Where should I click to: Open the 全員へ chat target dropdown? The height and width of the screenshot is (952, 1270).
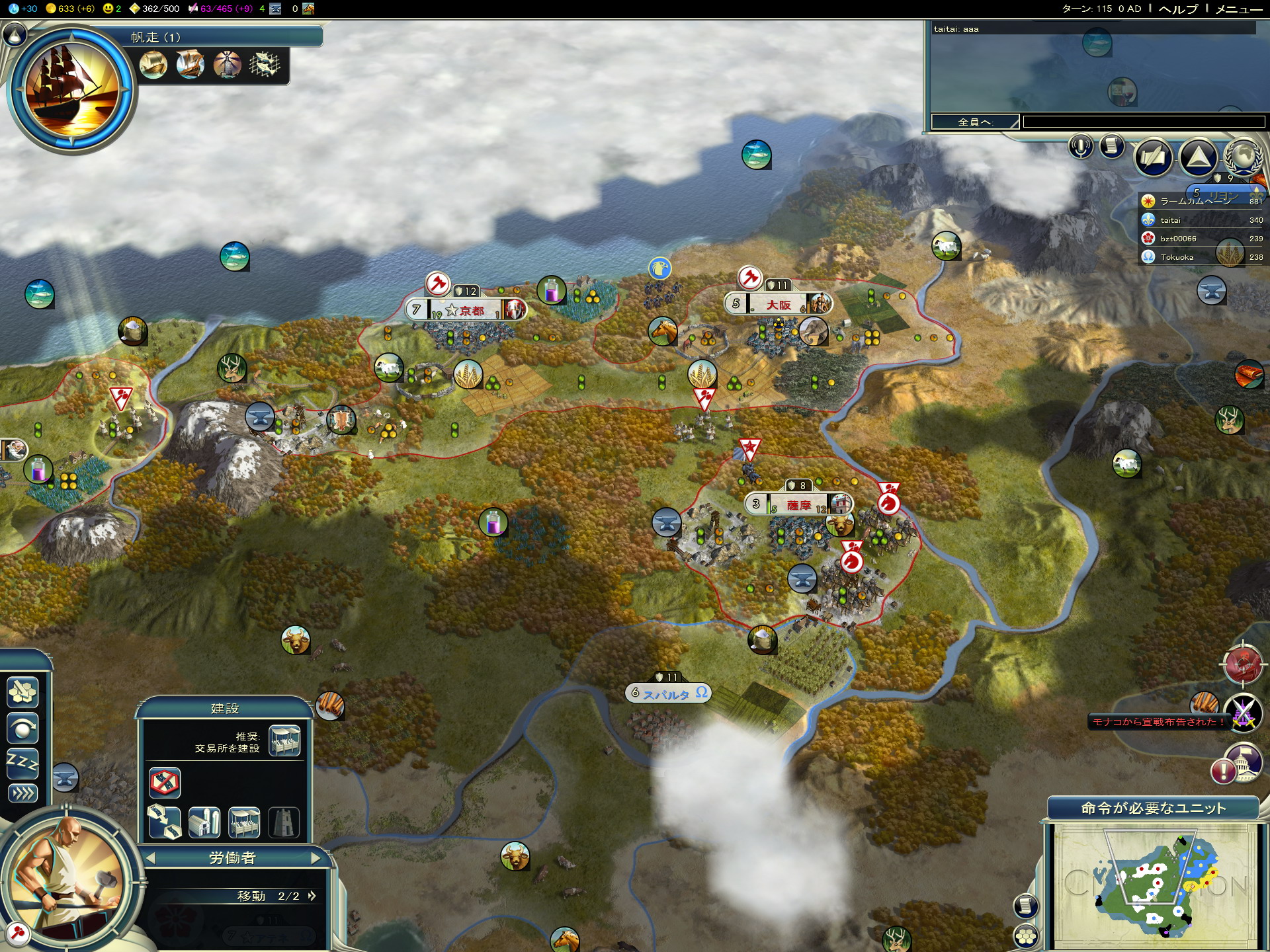tap(975, 122)
